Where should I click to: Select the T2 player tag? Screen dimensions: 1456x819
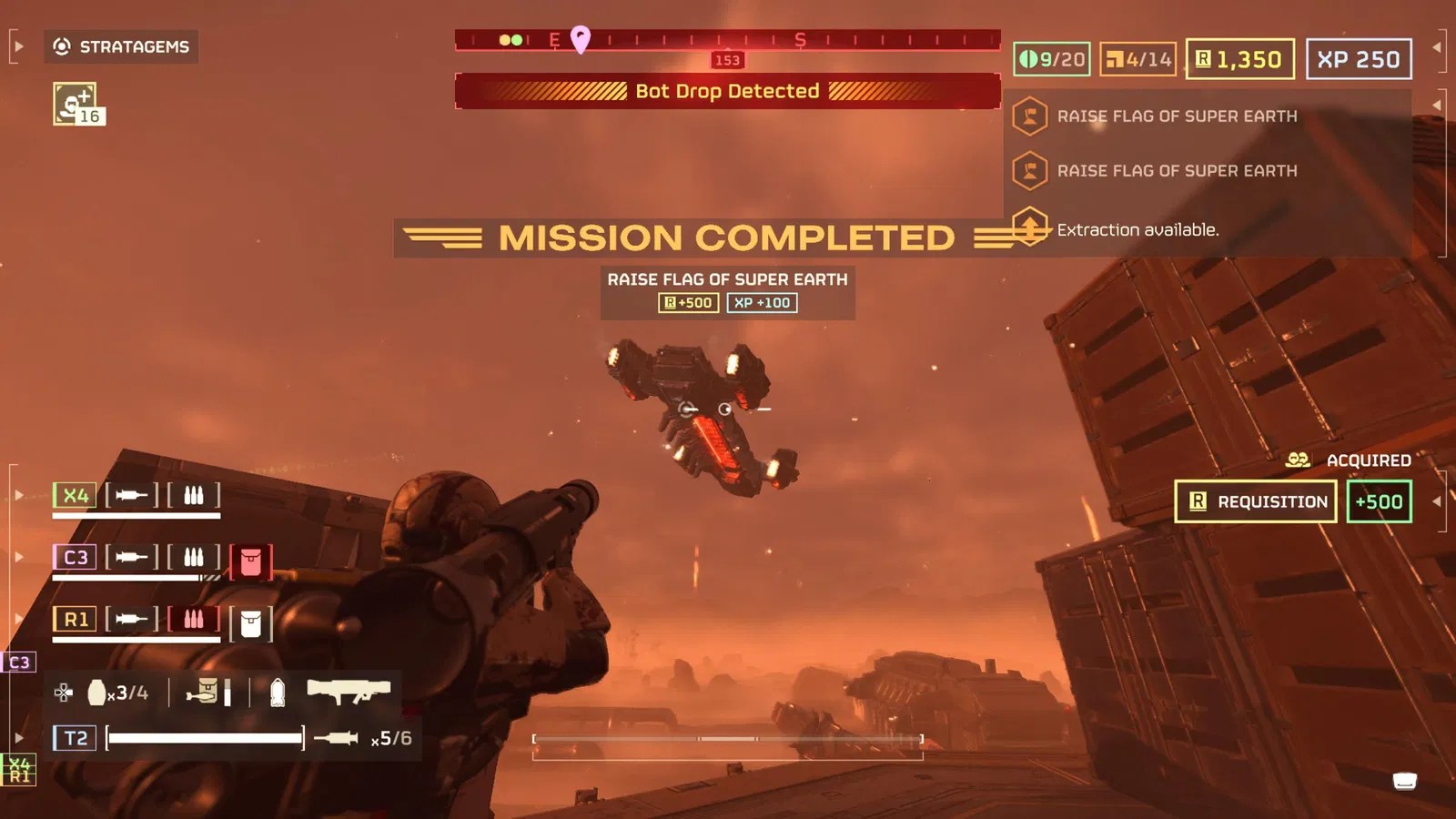coord(75,738)
